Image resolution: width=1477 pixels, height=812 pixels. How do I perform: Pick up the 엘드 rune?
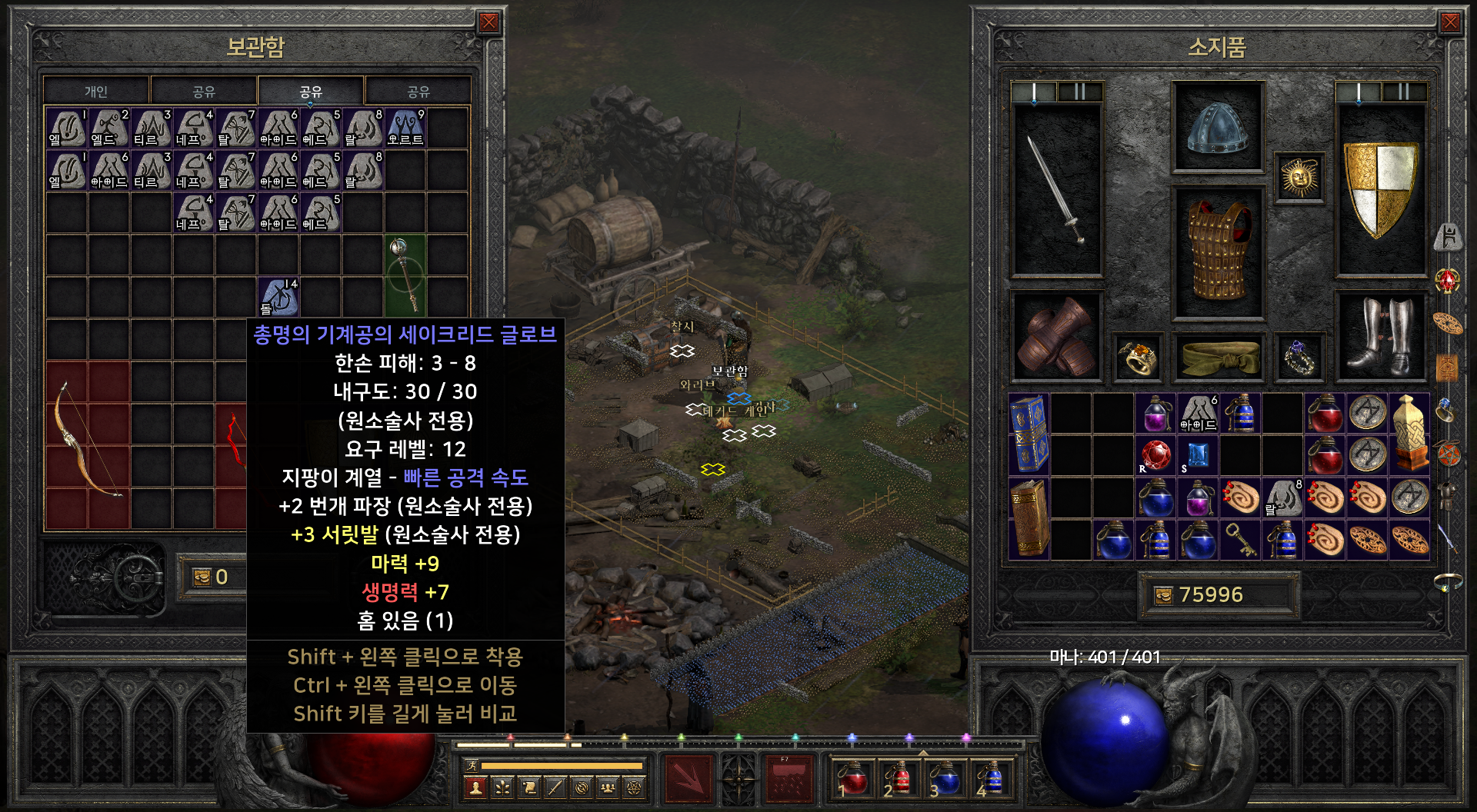109,128
